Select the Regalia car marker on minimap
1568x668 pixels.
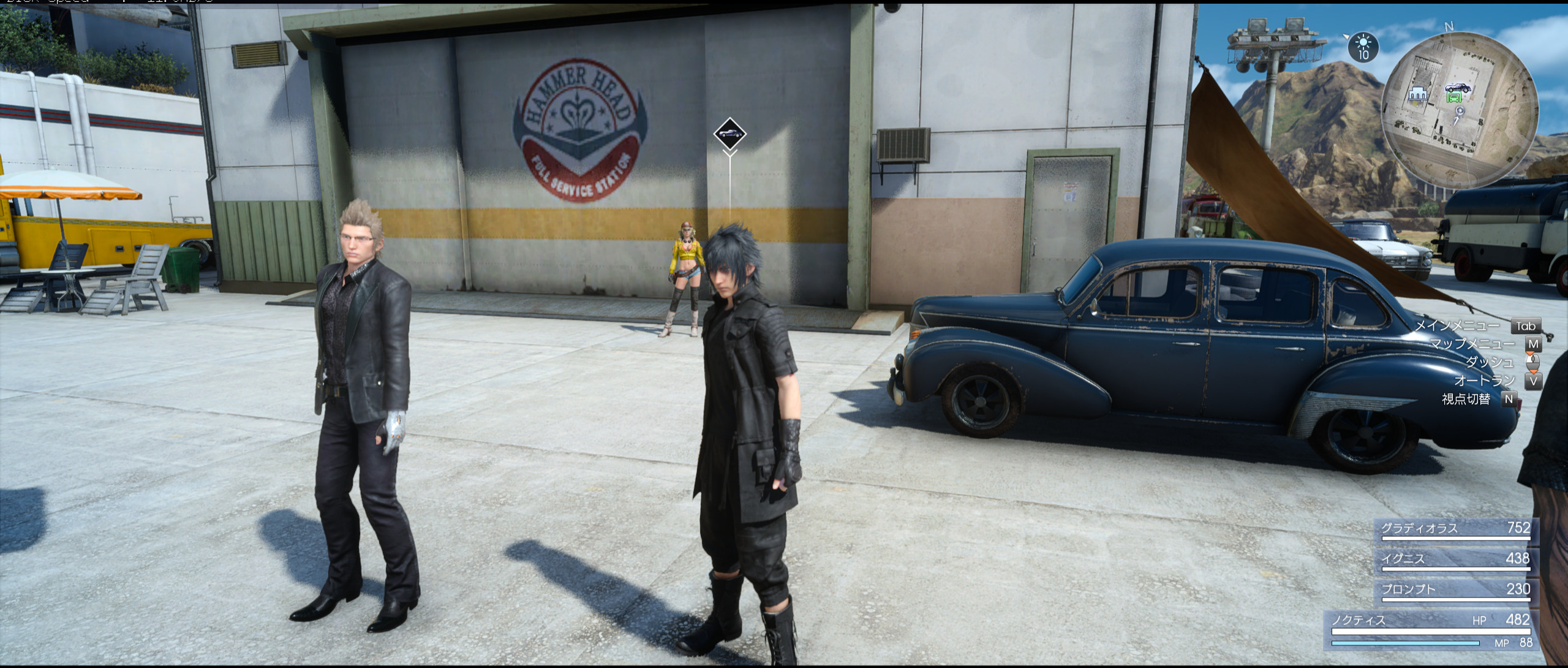click(x=1458, y=88)
